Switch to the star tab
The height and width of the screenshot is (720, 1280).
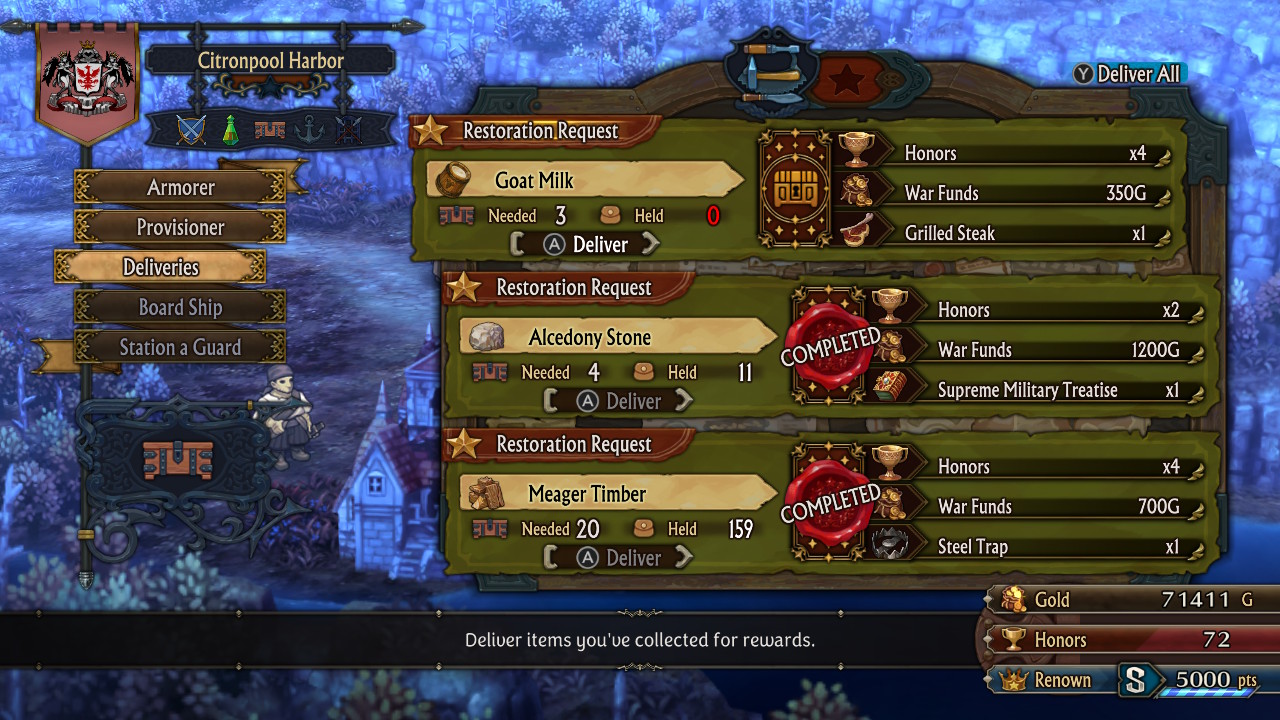point(845,78)
